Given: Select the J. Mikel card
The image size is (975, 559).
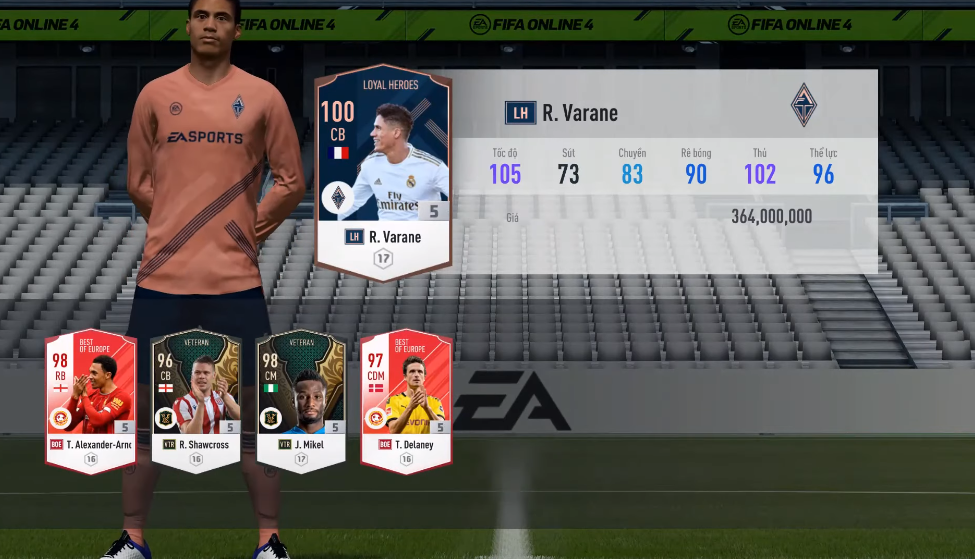Looking at the screenshot, I should 301,400.
